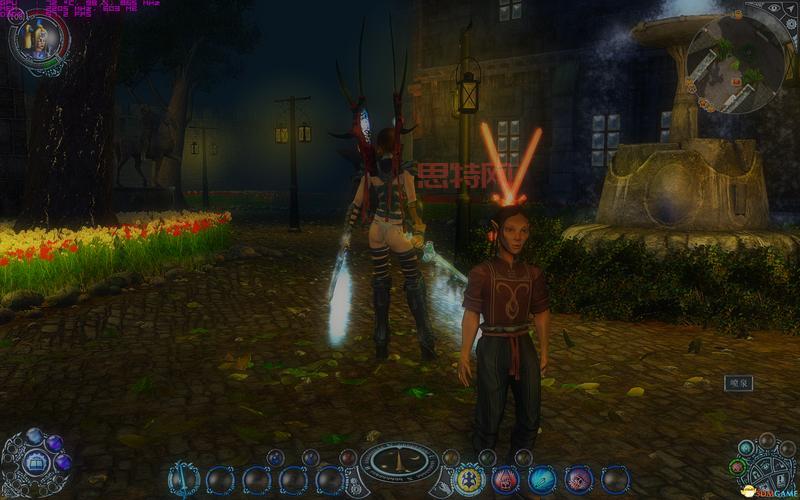The width and height of the screenshot is (800, 500).
Task: Activate the red demon face ability
Action: coord(506,479)
